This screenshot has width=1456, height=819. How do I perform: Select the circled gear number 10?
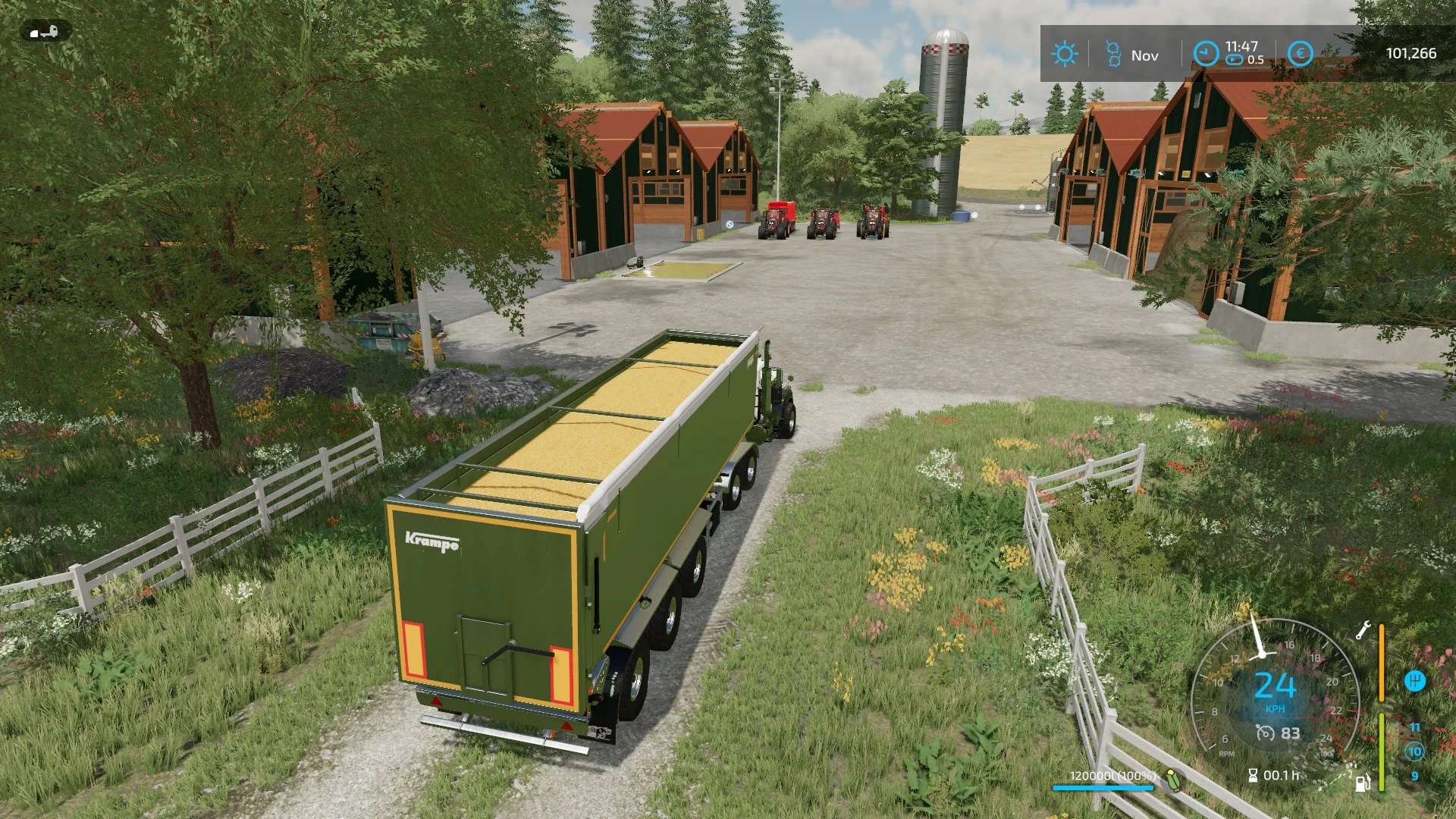[x=1414, y=752]
